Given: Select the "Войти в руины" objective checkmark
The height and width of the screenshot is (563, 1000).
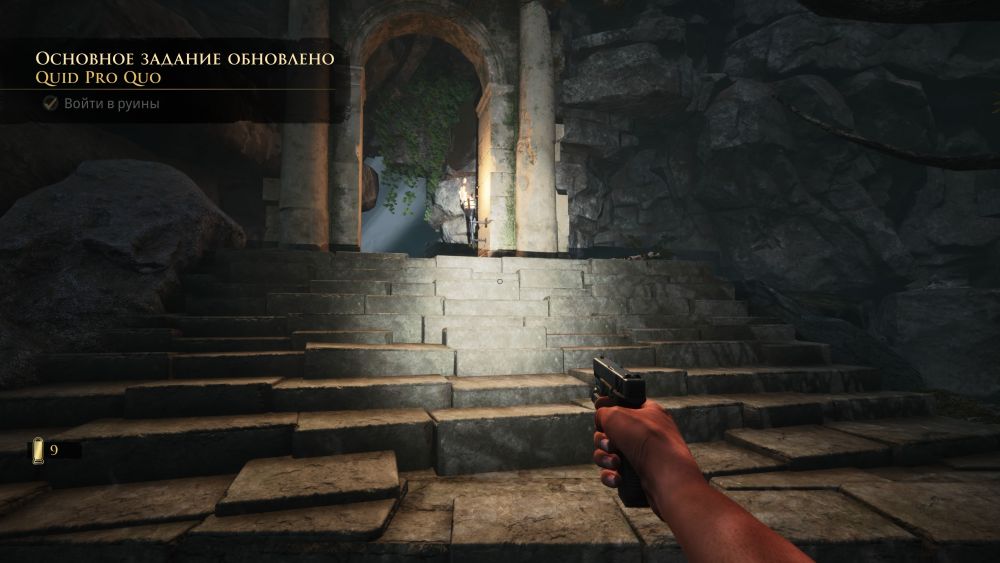Looking at the screenshot, I should click(50, 103).
